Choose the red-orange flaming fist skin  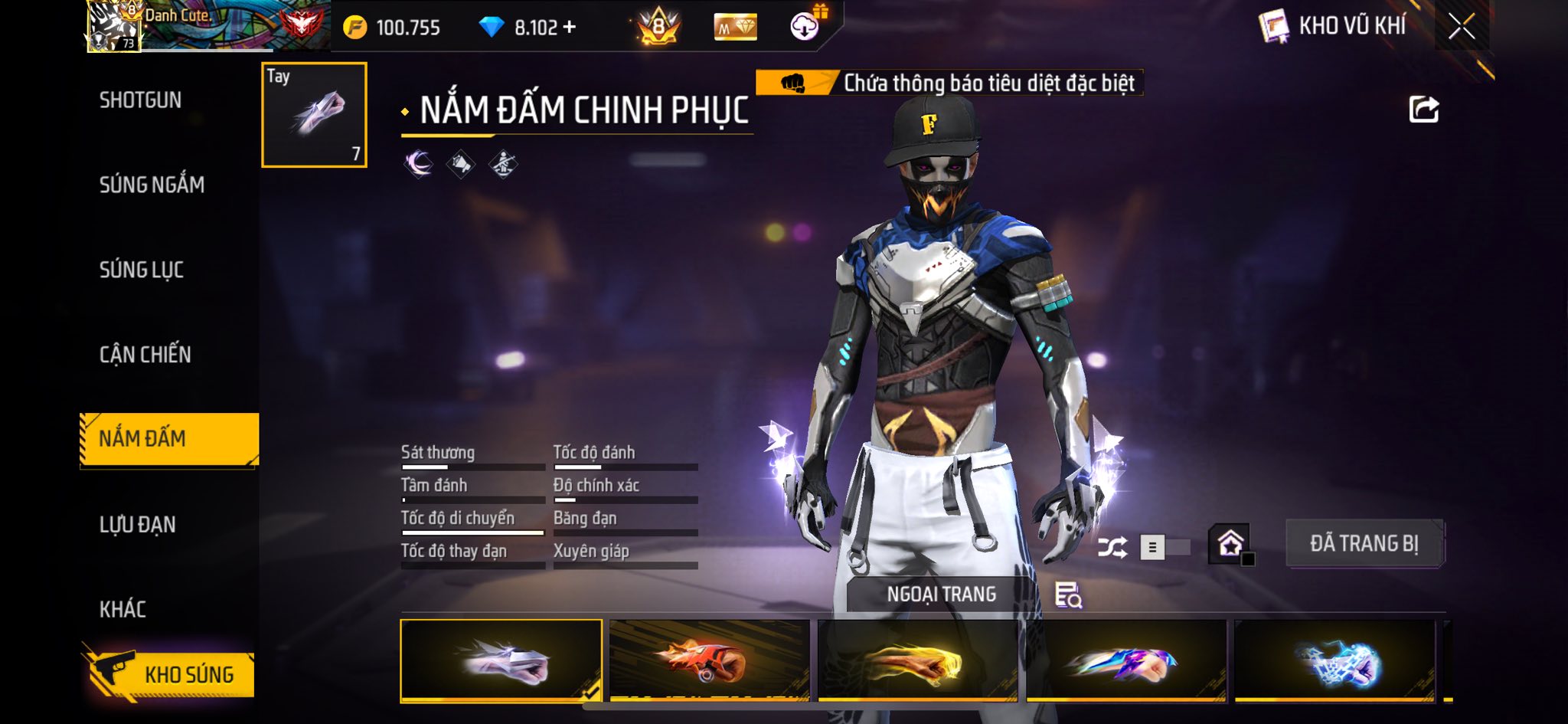coord(709,660)
